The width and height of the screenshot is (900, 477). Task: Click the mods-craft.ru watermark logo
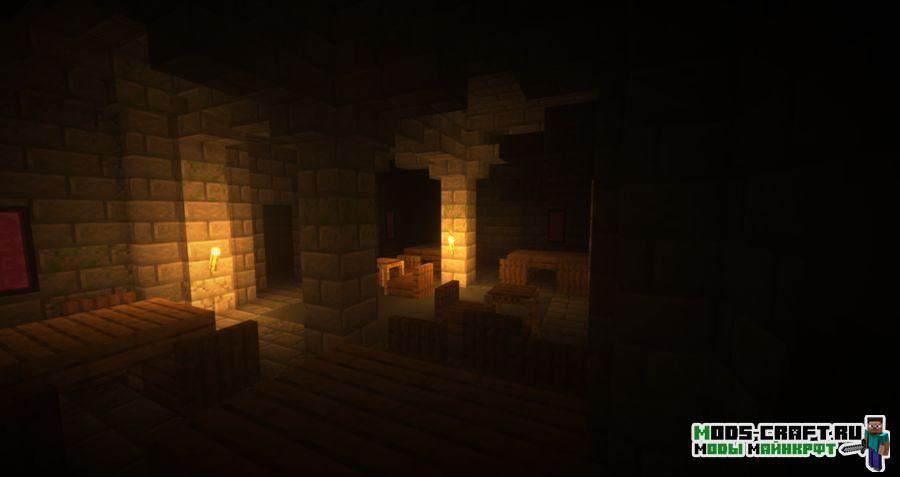(x=788, y=441)
